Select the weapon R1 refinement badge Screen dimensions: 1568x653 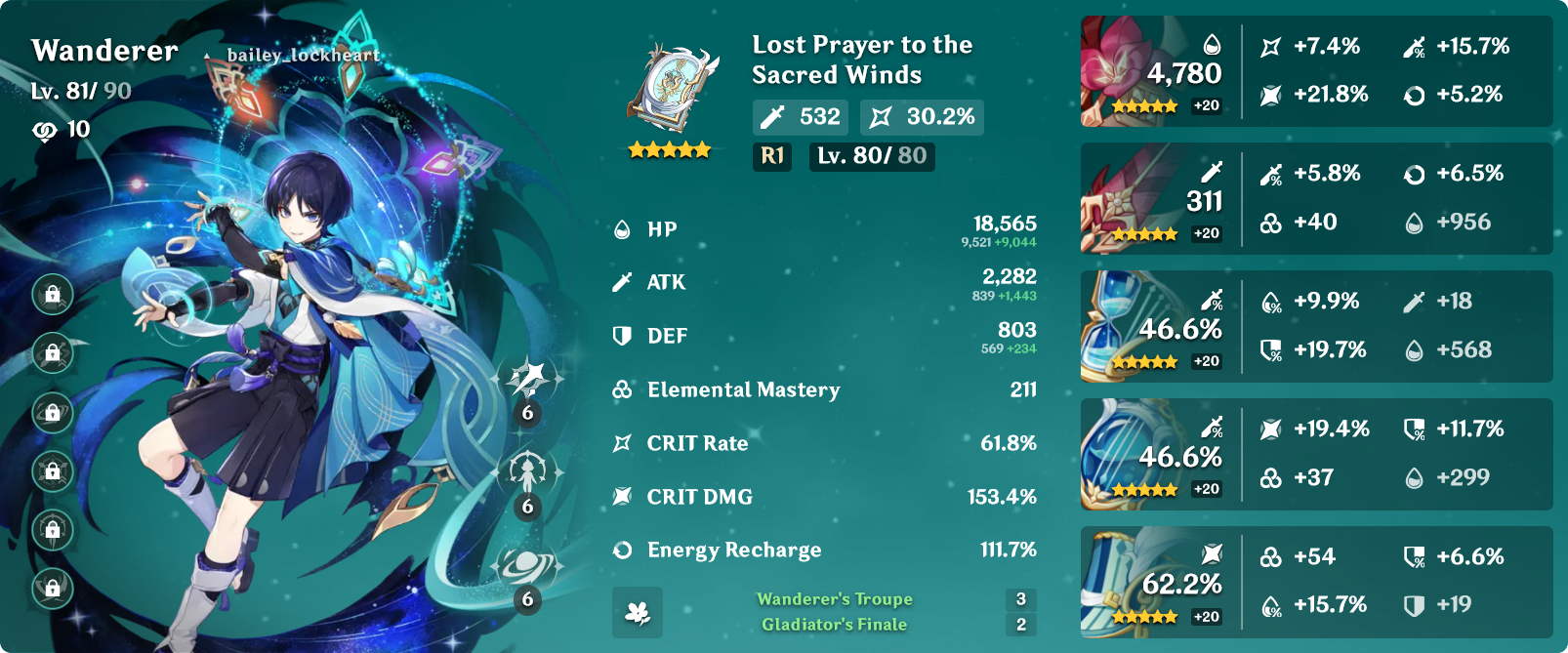click(x=772, y=156)
